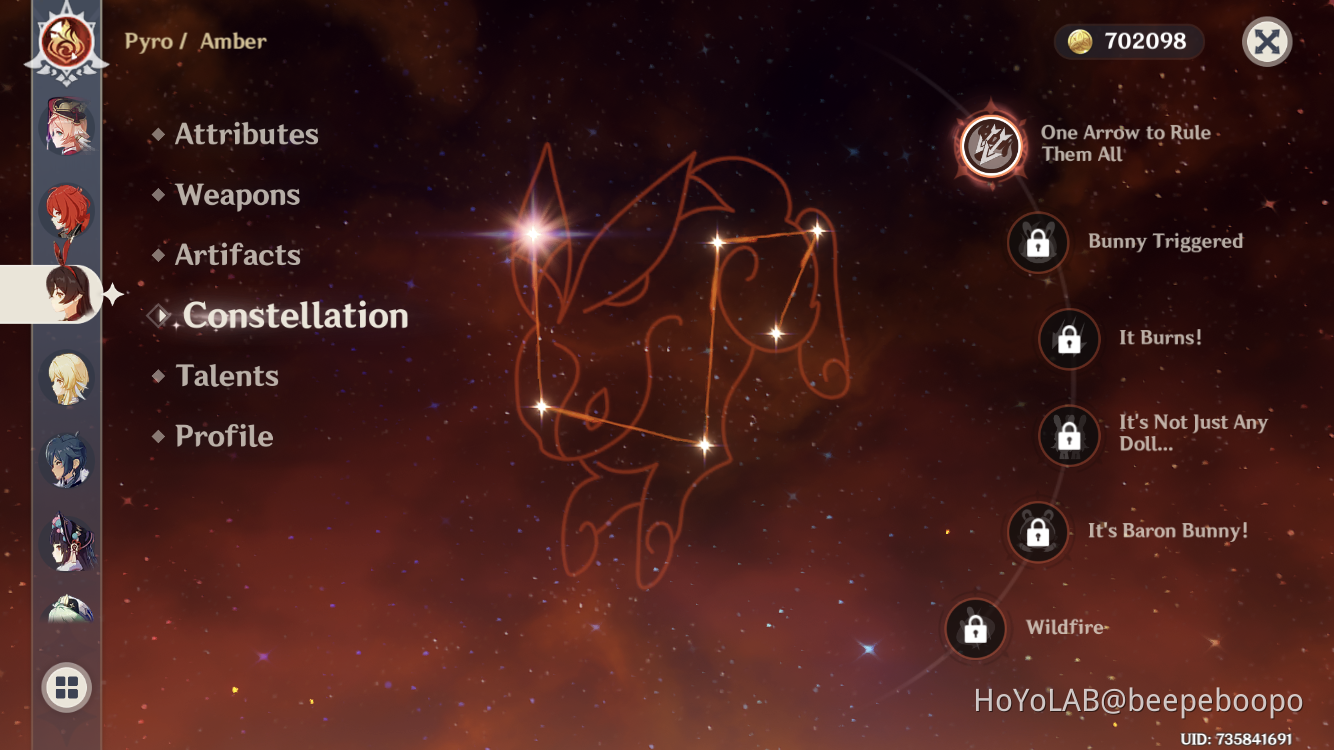1334x750 pixels.
Task: View Amber's Profile section
Action: click(222, 436)
